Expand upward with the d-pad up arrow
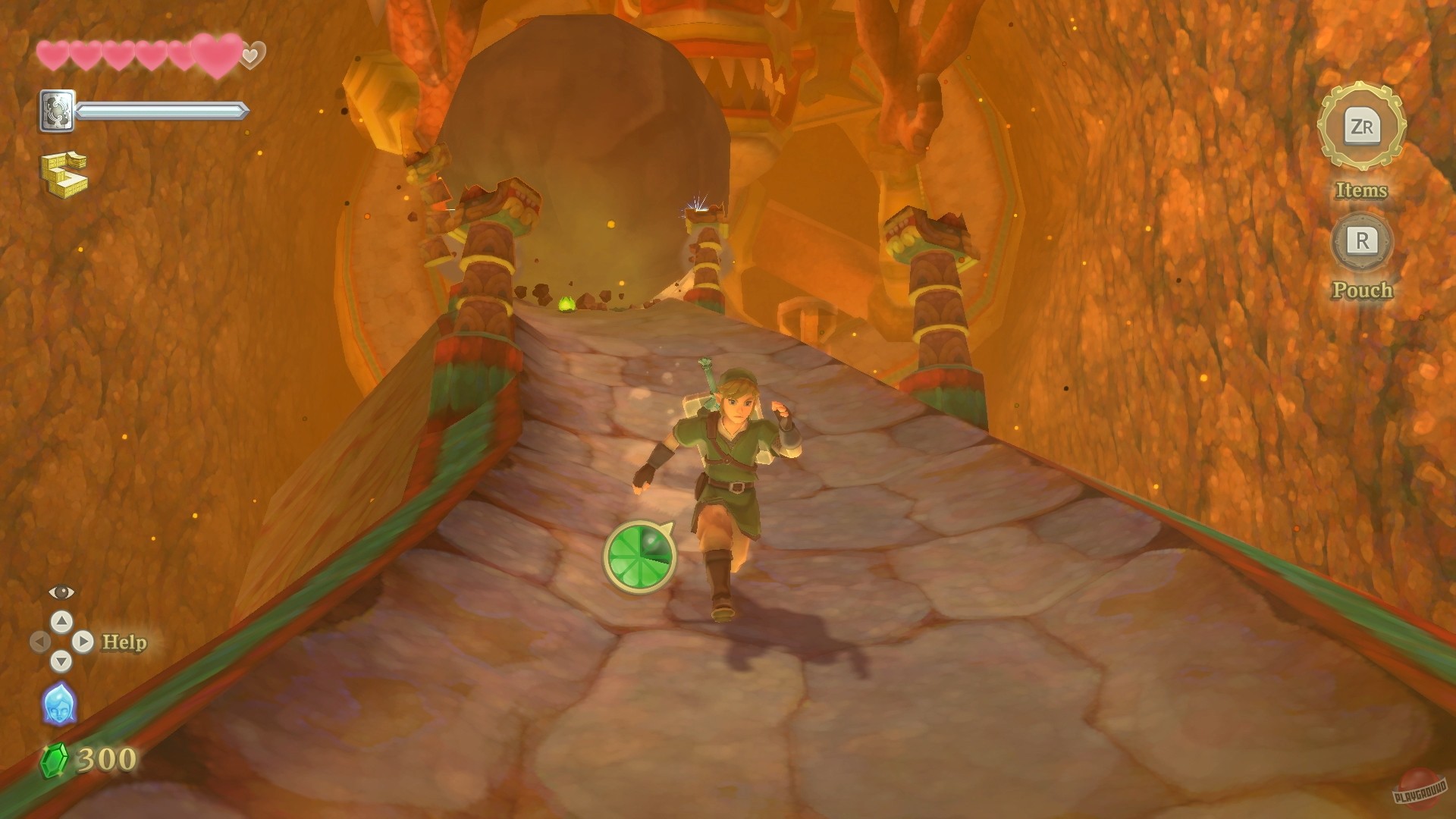Image resolution: width=1456 pixels, height=819 pixels. tap(61, 622)
